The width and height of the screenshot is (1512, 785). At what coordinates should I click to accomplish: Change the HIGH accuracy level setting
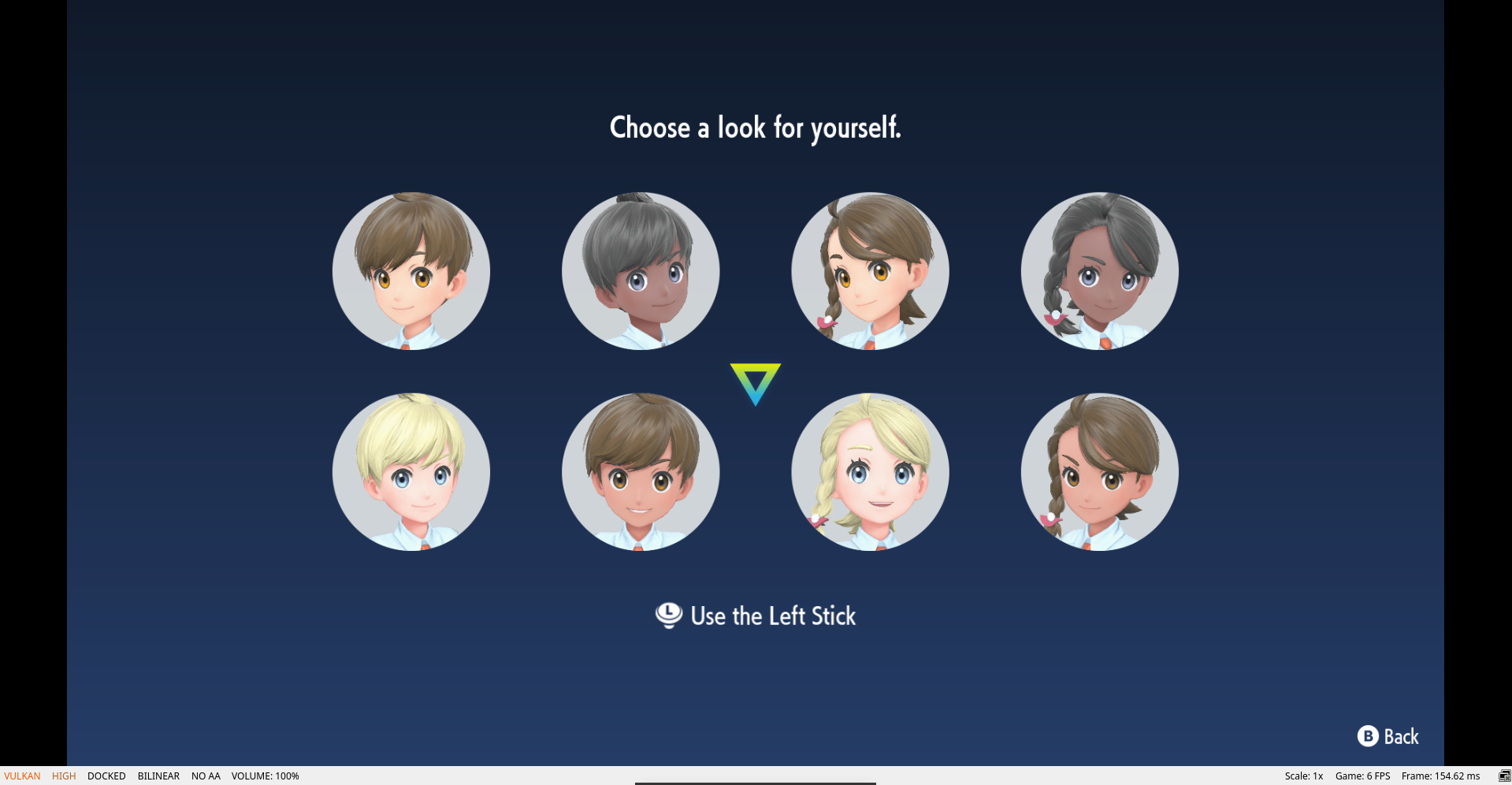64,776
